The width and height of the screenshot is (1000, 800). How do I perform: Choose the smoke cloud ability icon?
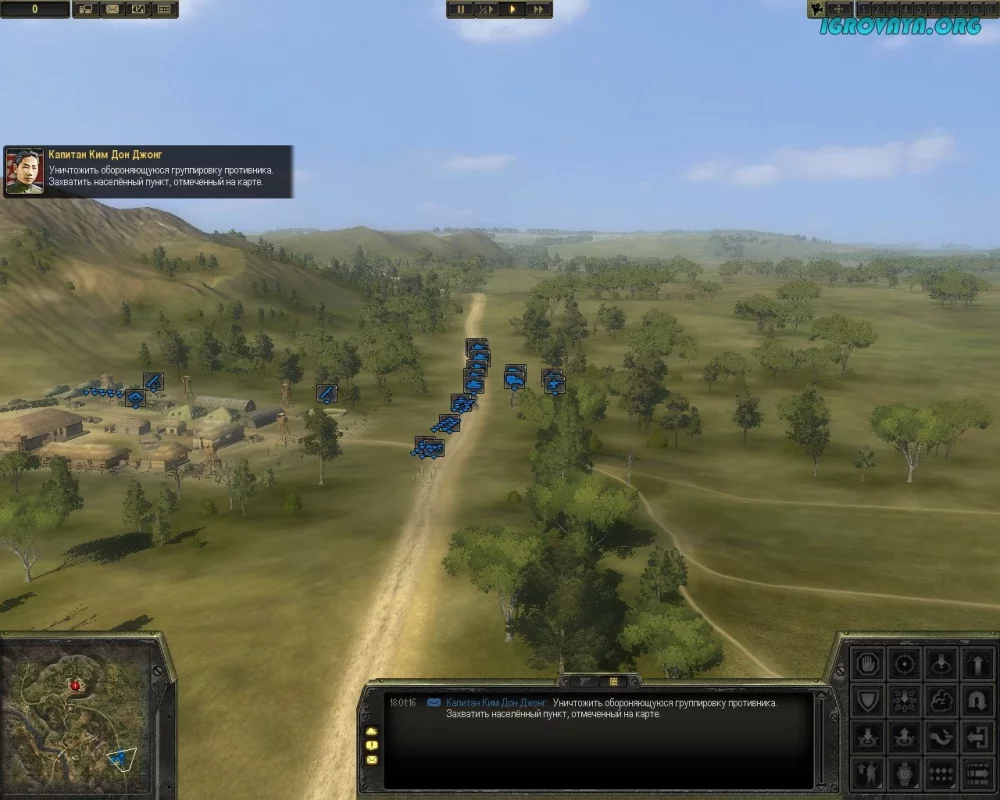click(x=942, y=700)
